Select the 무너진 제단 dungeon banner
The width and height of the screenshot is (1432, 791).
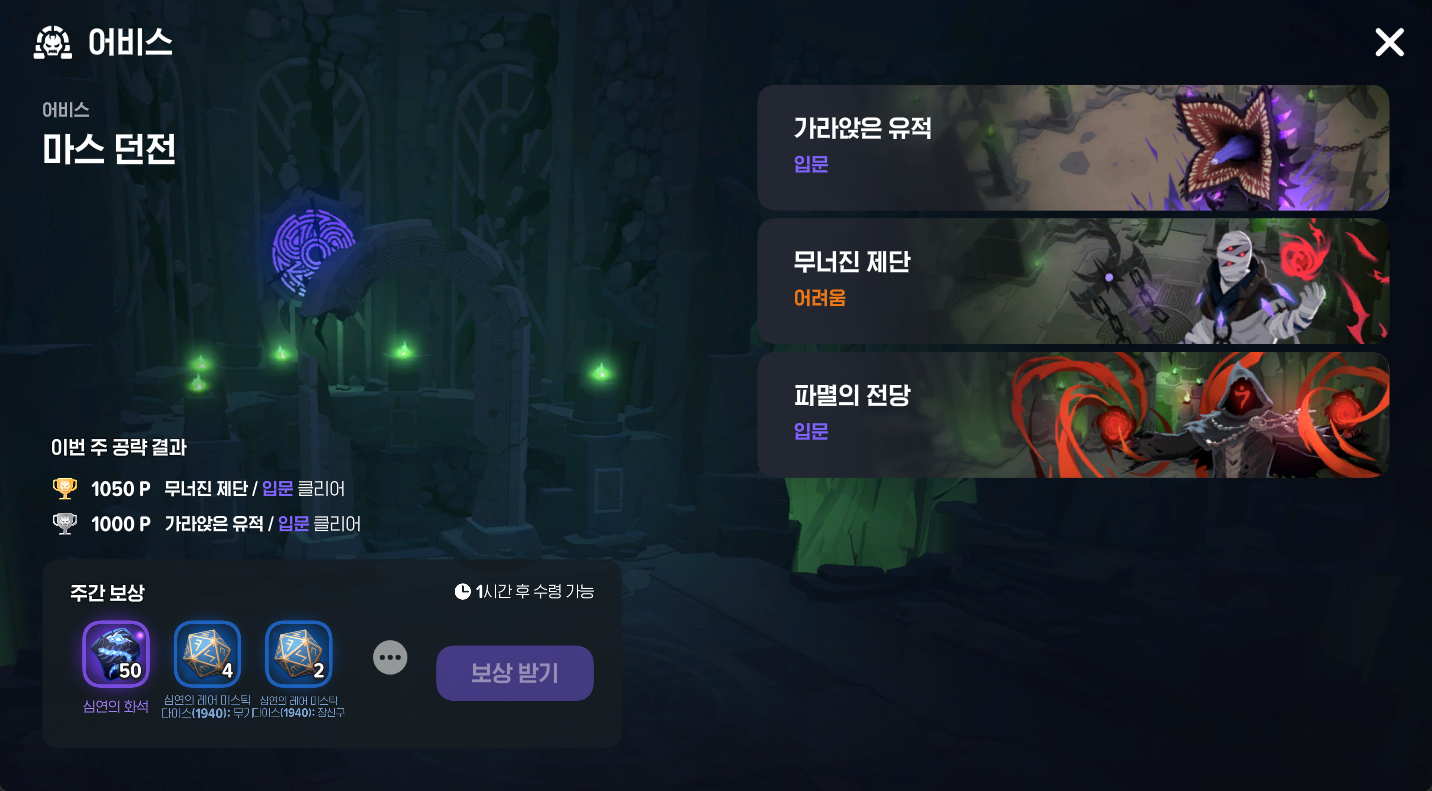1073,281
